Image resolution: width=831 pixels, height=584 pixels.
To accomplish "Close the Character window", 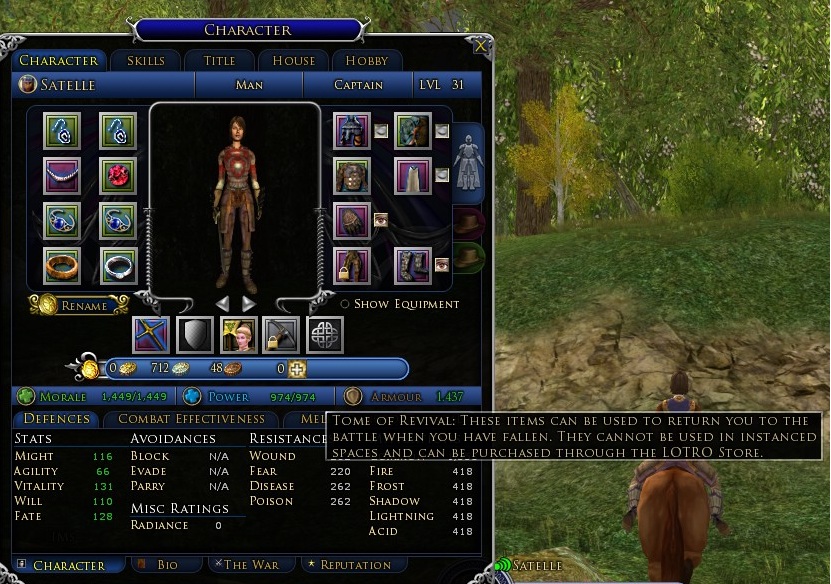I will click(481, 46).
